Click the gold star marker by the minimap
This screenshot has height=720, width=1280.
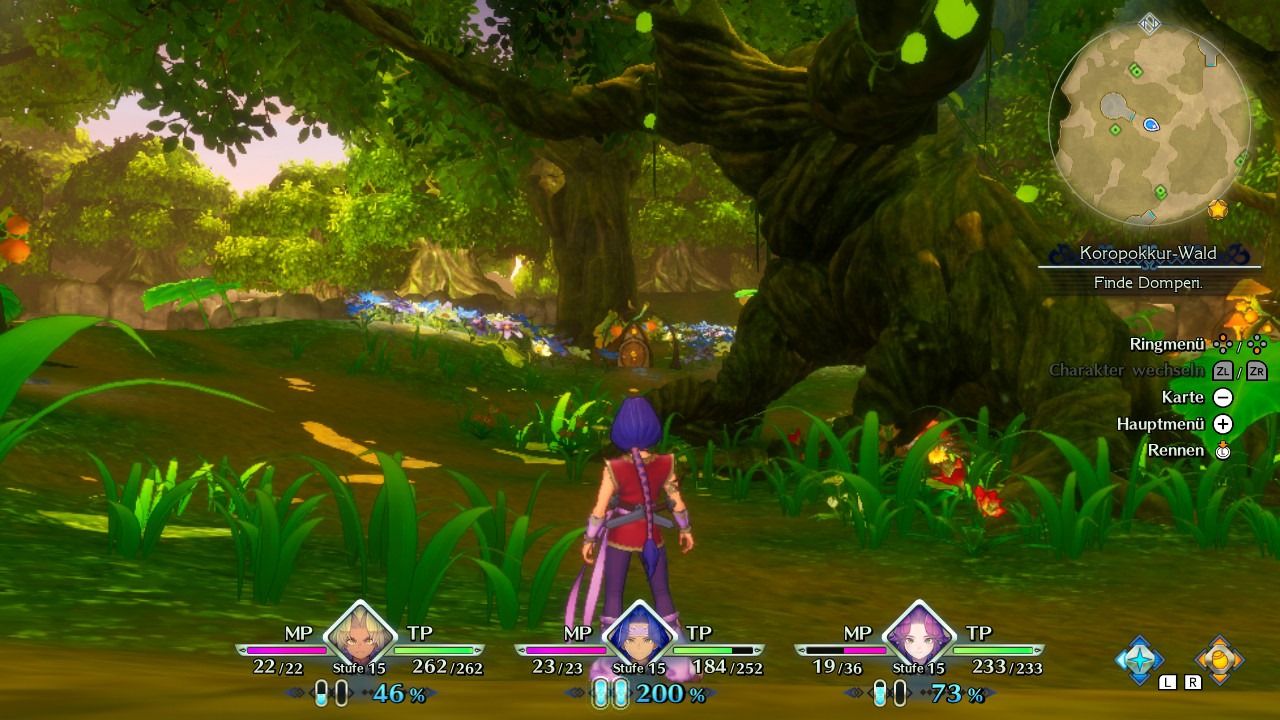(x=1217, y=210)
